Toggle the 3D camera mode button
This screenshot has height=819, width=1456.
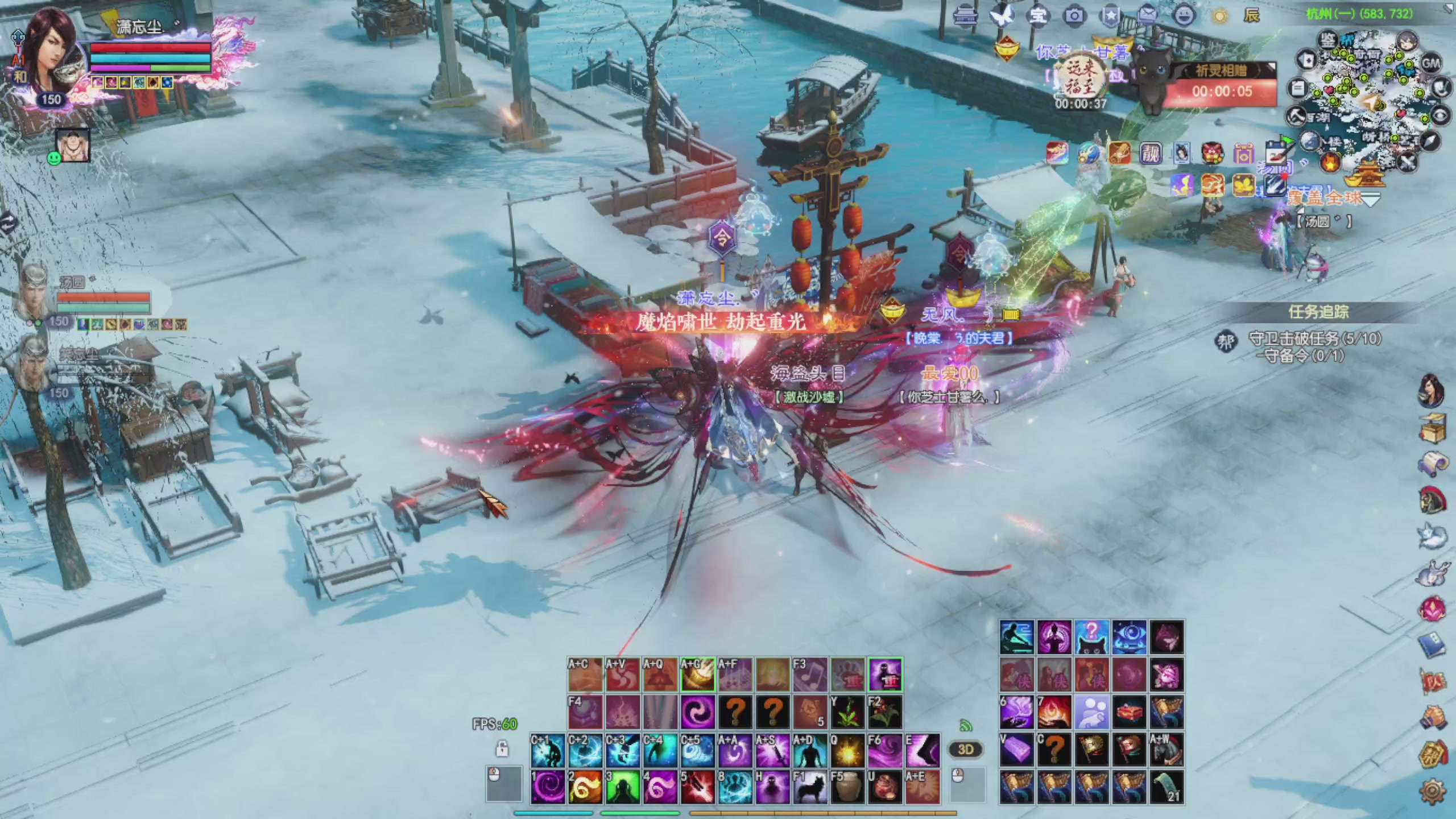[966, 749]
